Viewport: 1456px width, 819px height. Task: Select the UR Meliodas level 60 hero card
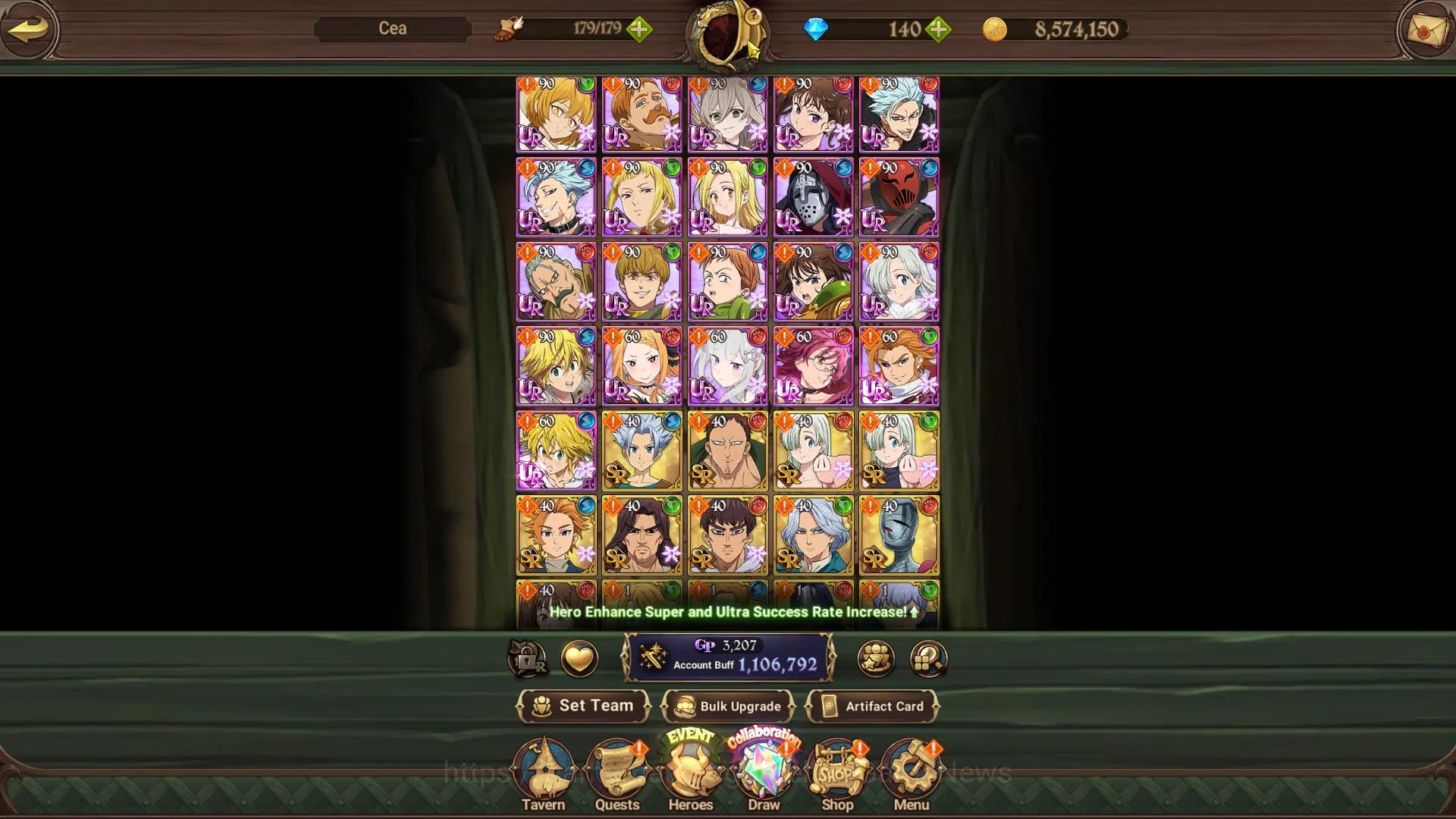[555, 452]
